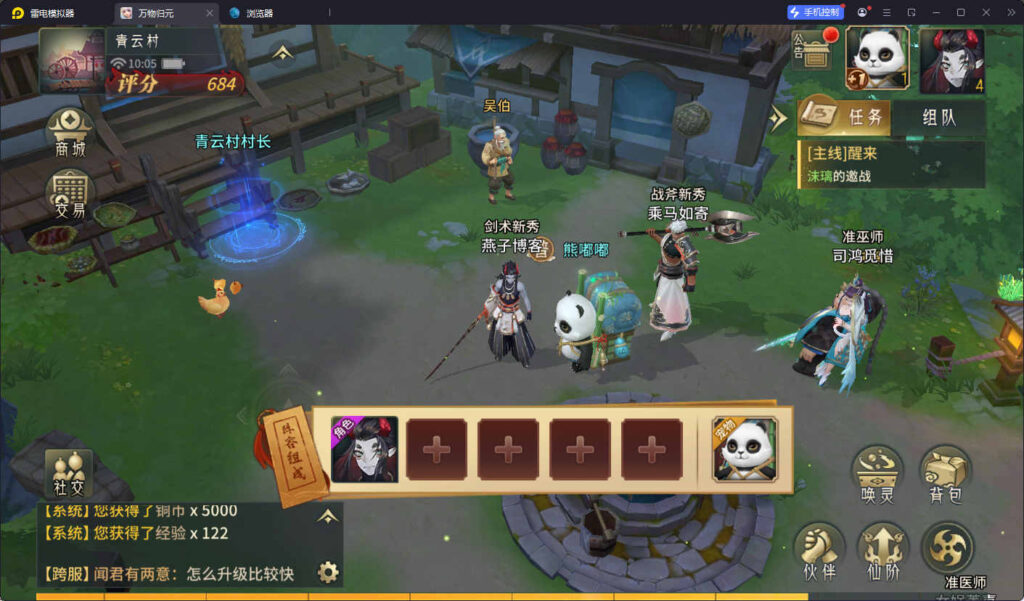
Task: Open the 仙阶 immortal rank menu
Action: coord(882,551)
